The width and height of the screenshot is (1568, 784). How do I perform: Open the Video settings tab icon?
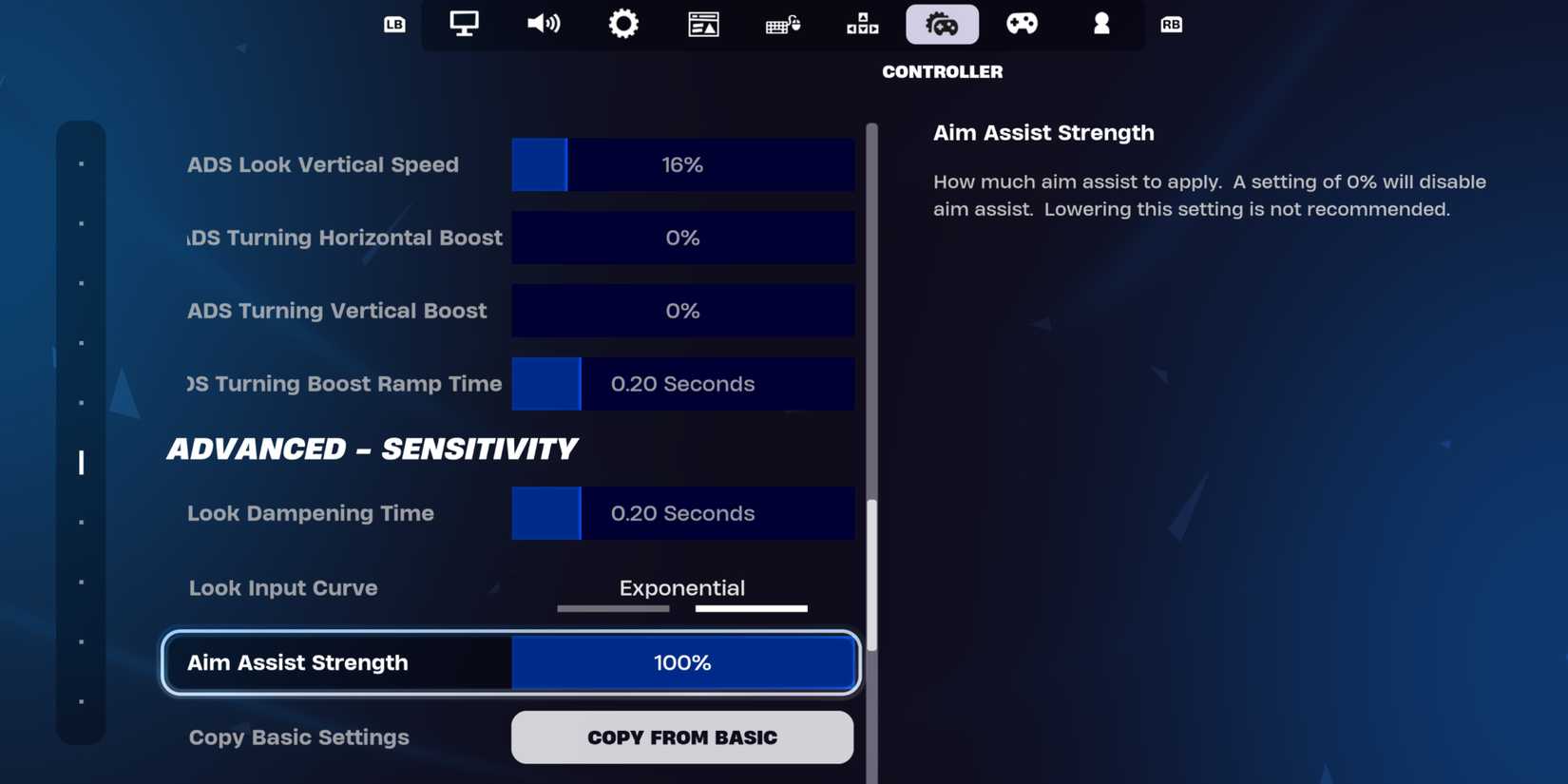click(x=463, y=24)
